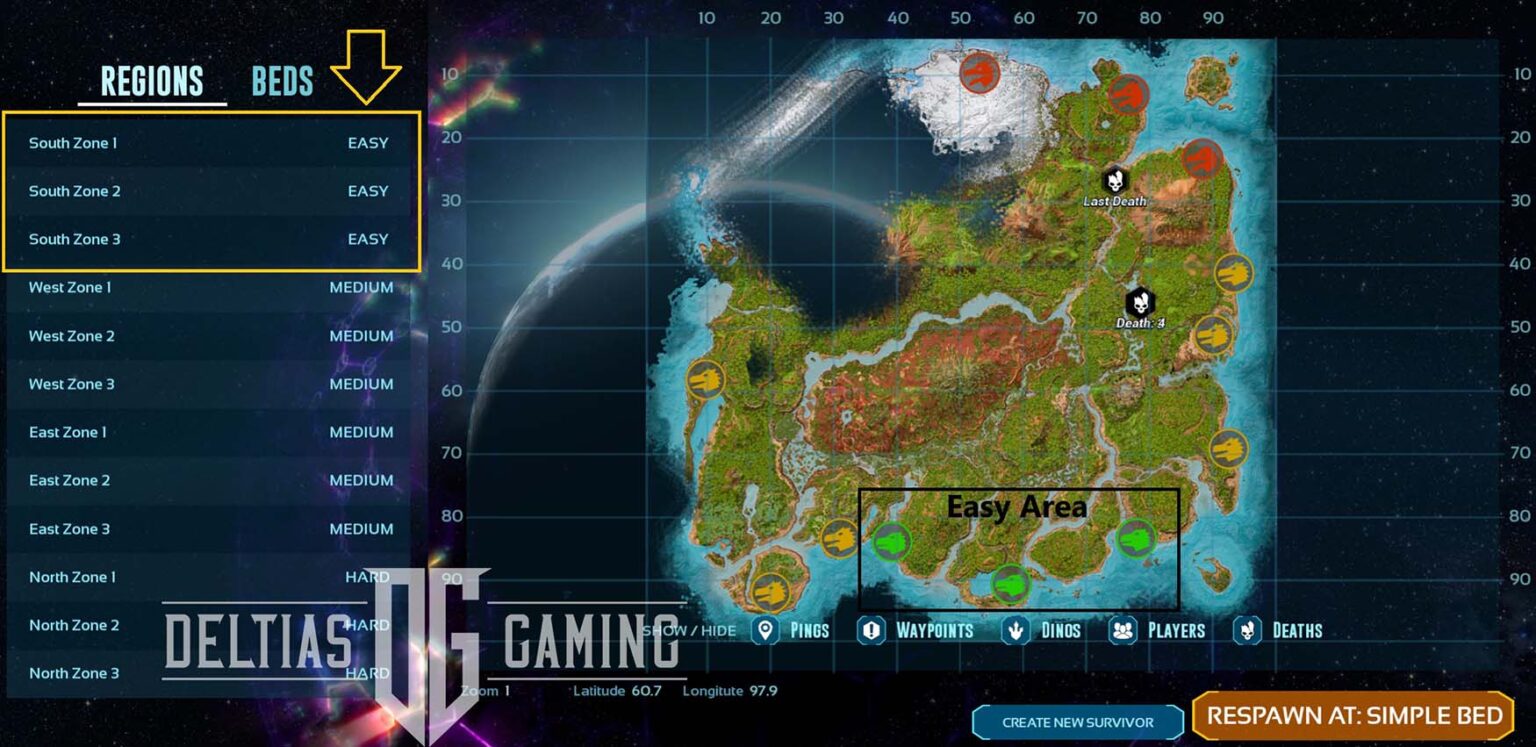Click Create New Survivor button
This screenshot has width=1536, height=747.
click(1078, 722)
